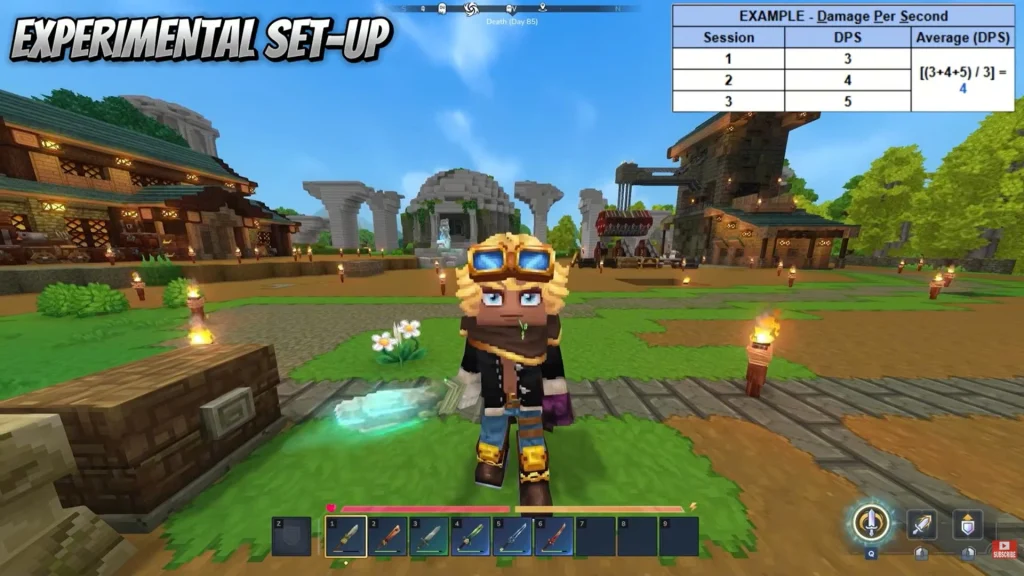The width and height of the screenshot is (1024, 576).
Task: Click the red Subscribe button
Action: click(x=1003, y=548)
